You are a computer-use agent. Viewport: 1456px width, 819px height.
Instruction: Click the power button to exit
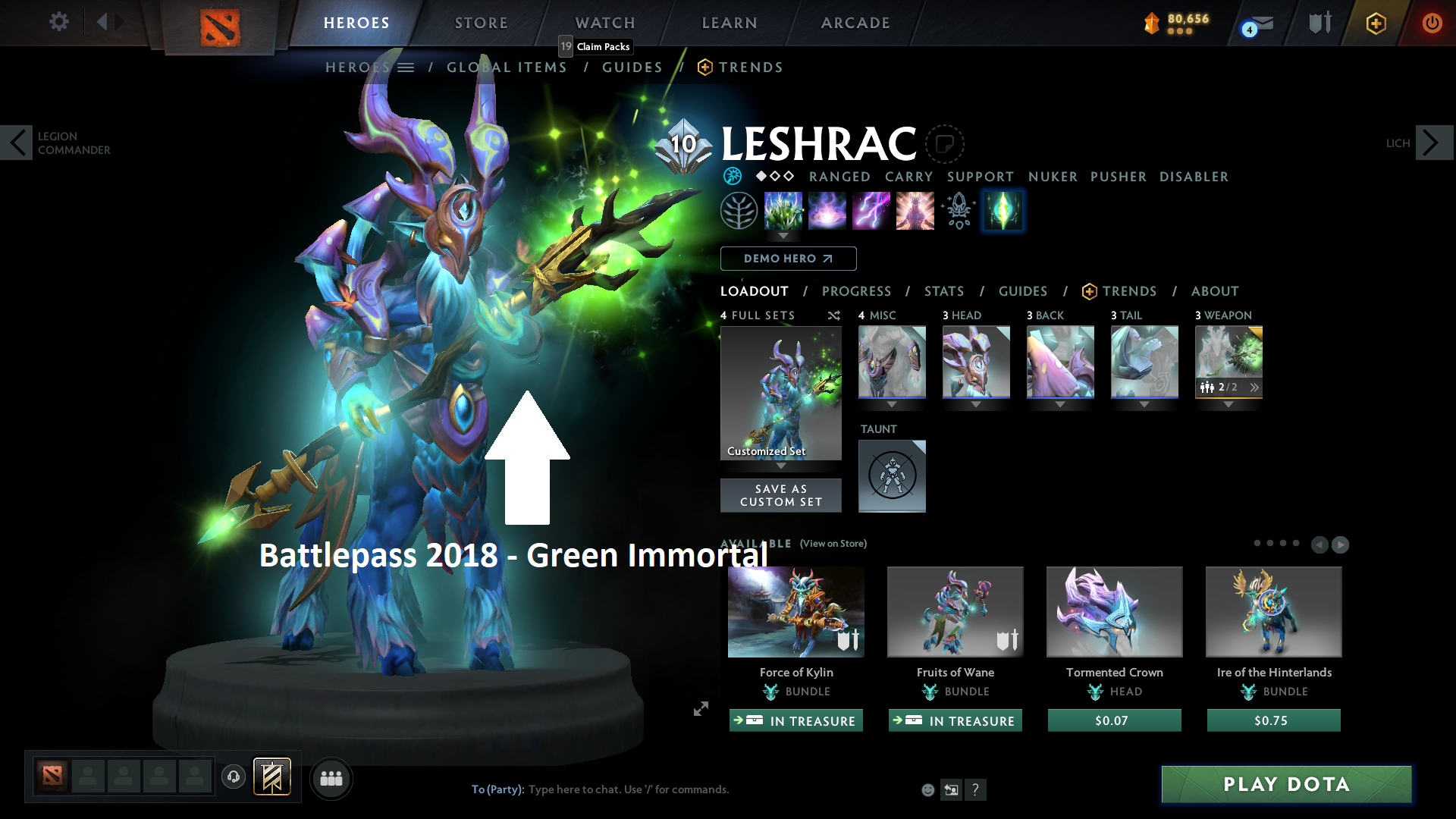(1432, 23)
